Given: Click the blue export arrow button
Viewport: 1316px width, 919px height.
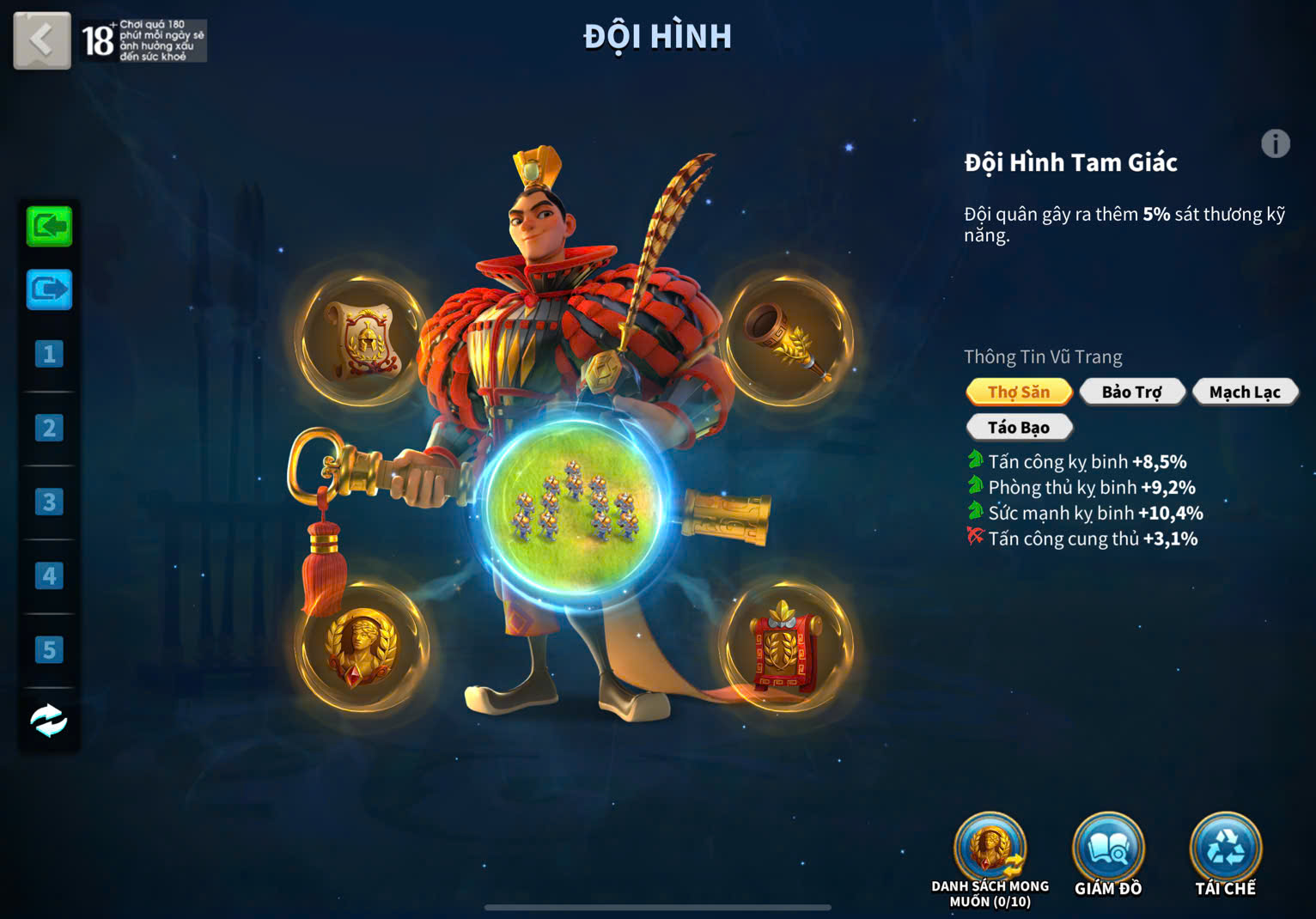Looking at the screenshot, I should (x=49, y=290).
